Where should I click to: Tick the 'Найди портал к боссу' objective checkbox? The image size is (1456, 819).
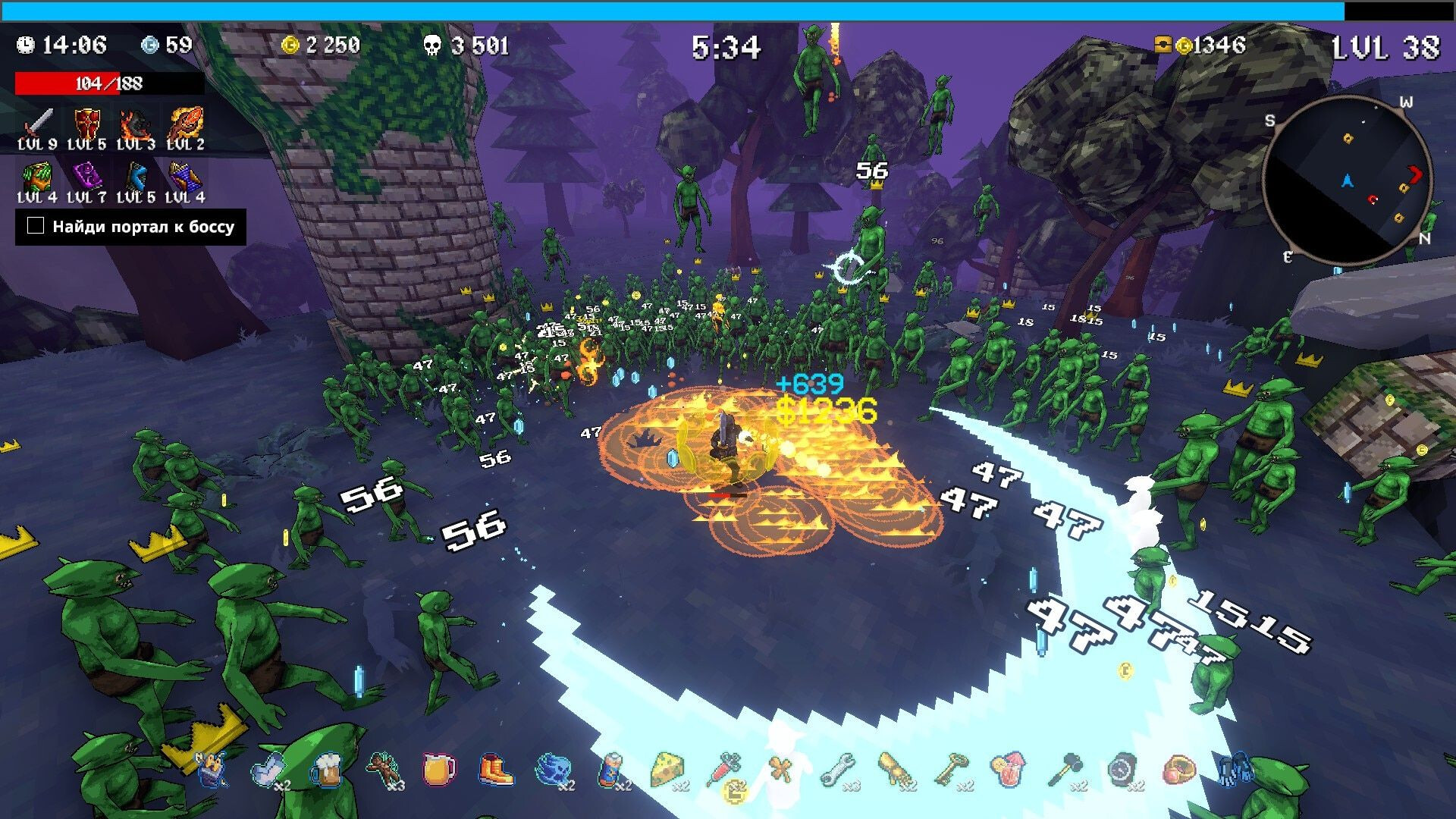(x=36, y=226)
